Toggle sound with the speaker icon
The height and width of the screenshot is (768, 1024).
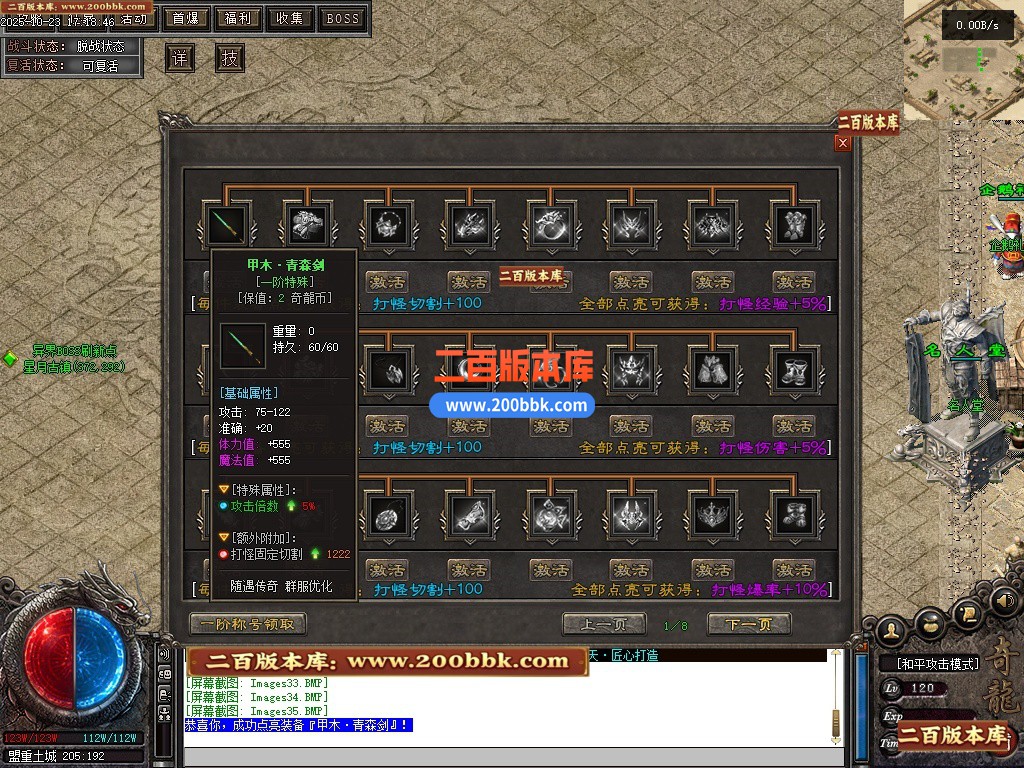coord(1003,602)
